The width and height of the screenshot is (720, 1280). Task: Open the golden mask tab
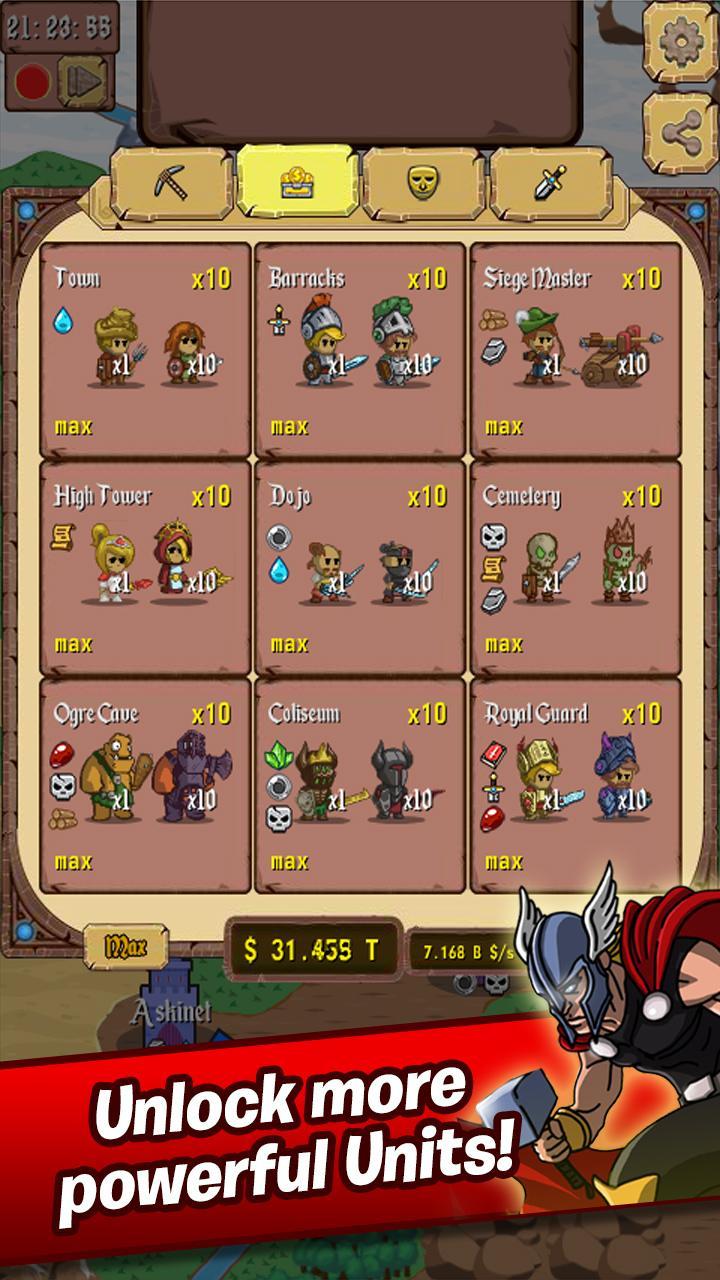[424, 183]
